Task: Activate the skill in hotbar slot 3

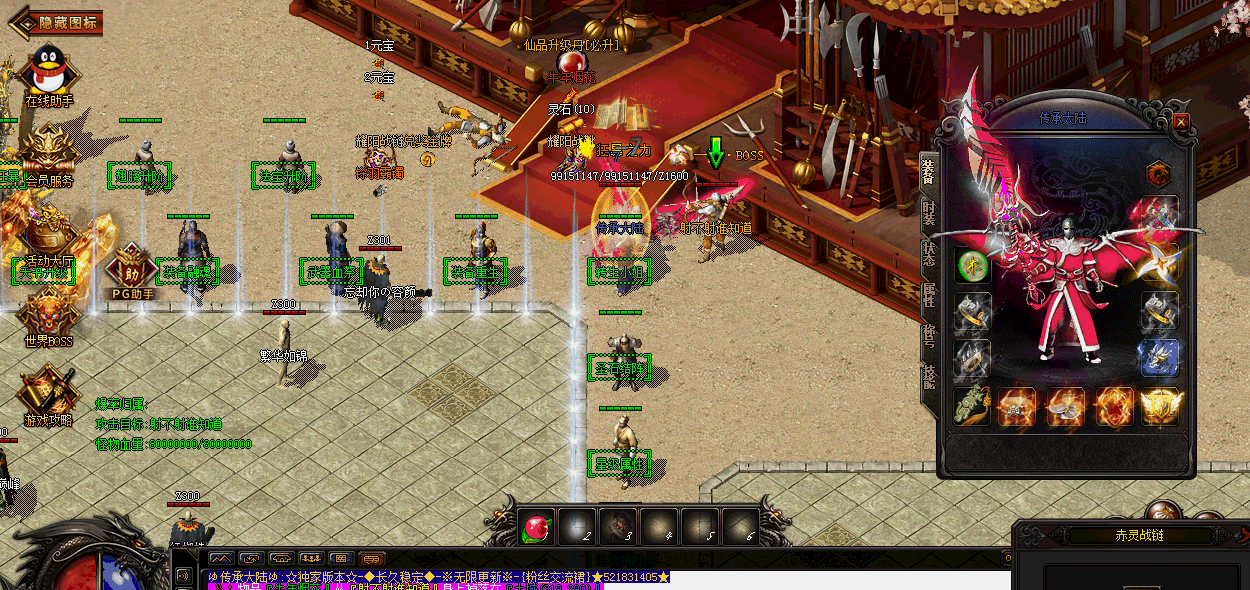Action: click(619, 527)
